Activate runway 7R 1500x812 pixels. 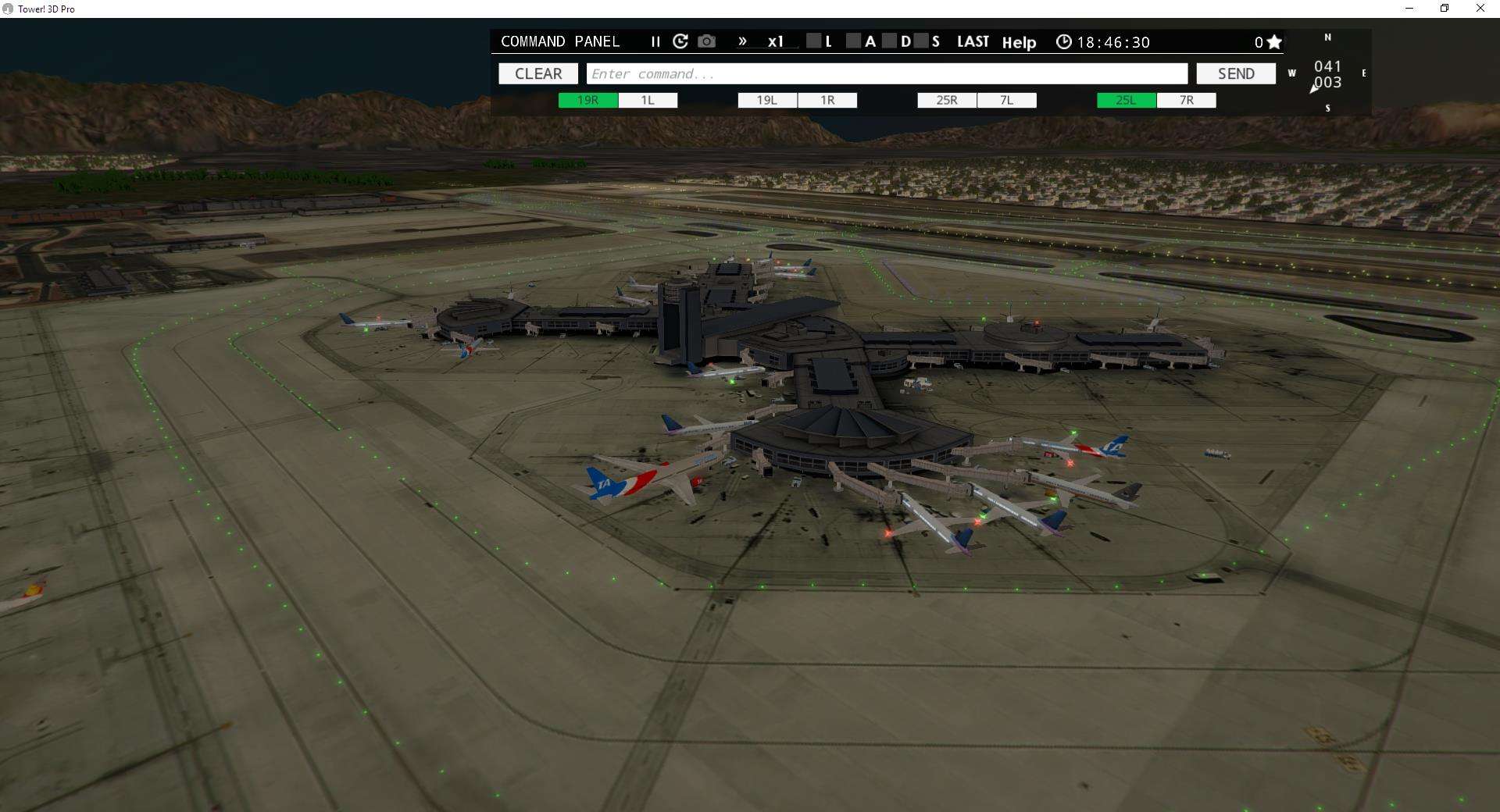pos(1187,100)
